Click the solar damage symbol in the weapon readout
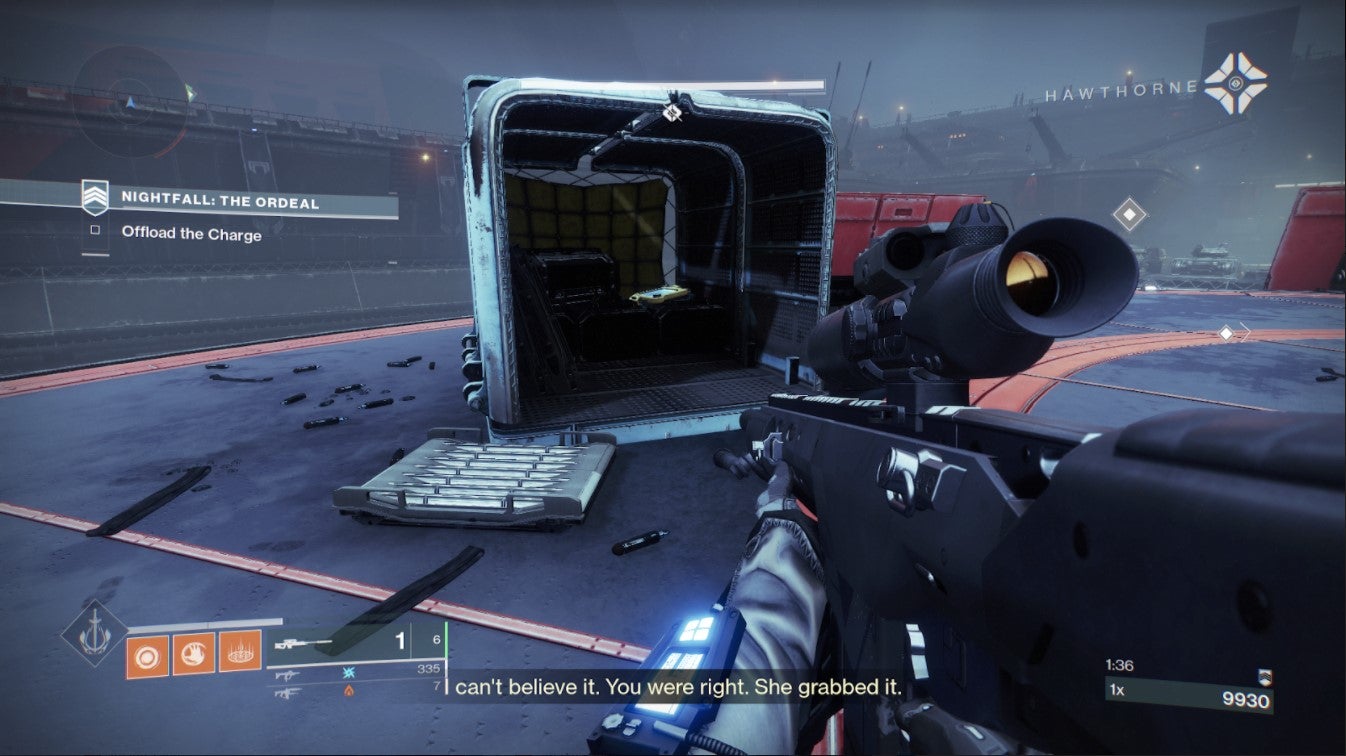This screenshot has height=756, width=1346. (x=348, y=691)
